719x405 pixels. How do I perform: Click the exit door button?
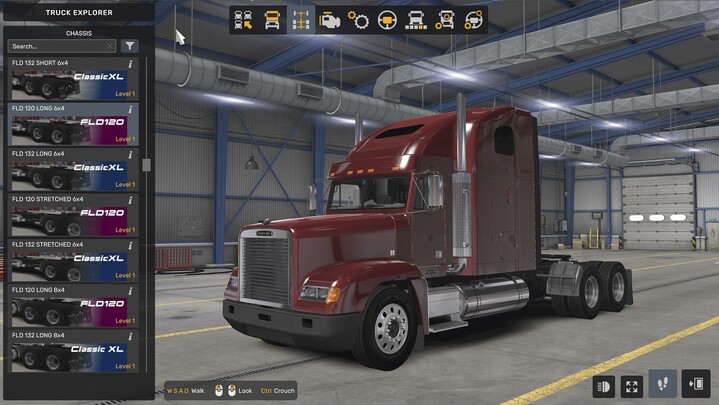point(695,384)
